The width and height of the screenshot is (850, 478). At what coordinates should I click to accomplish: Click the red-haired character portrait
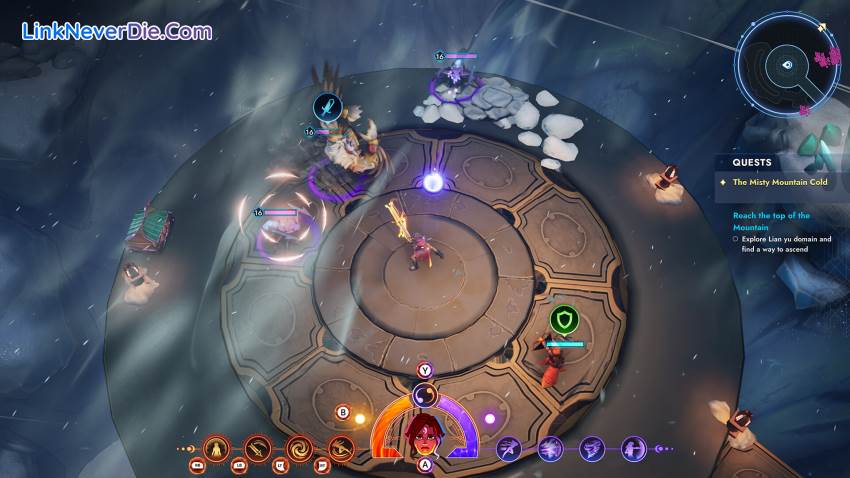pyautogui.click(x=424, y=434)
